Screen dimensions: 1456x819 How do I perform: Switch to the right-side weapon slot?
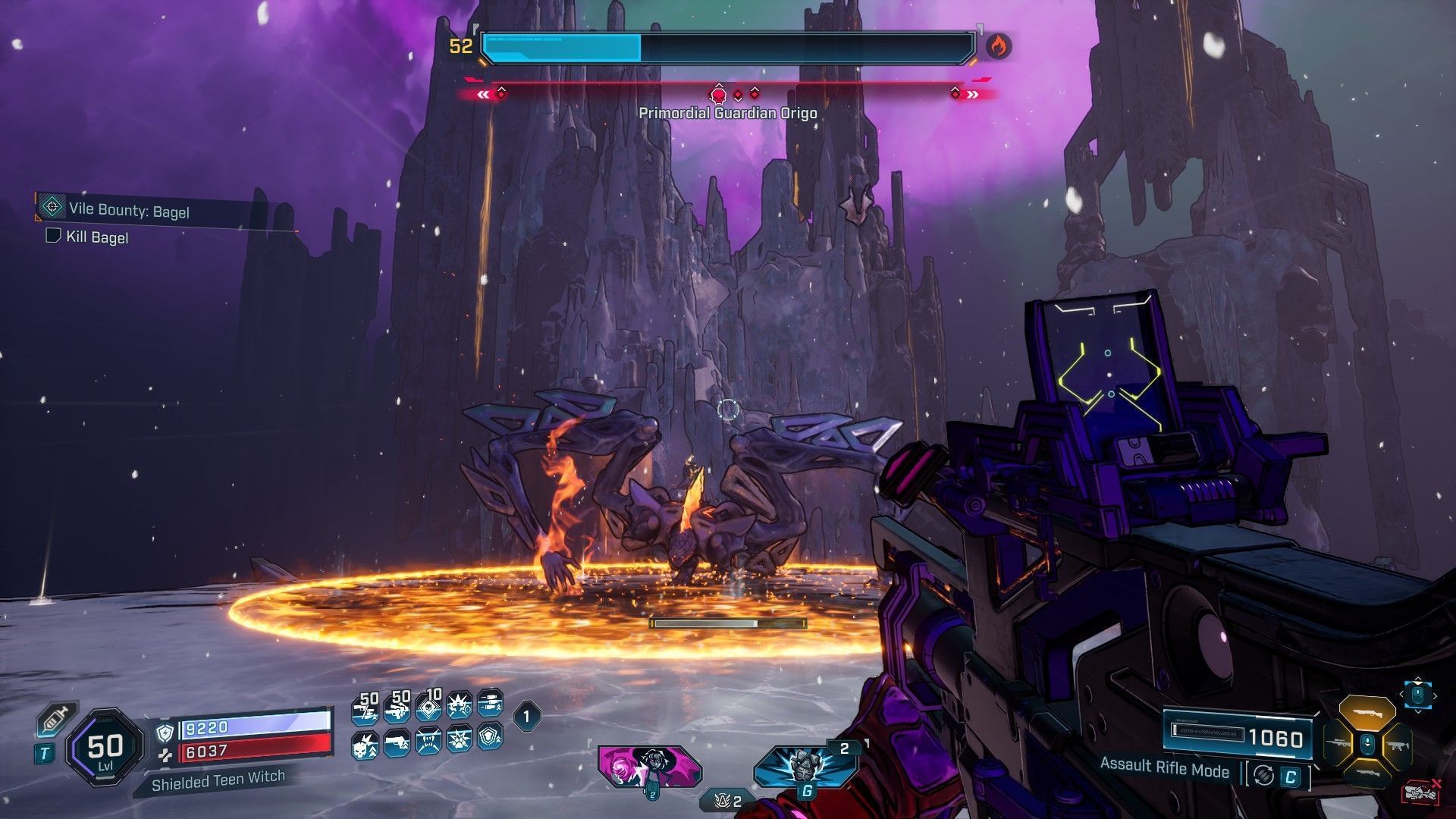(x=1397, y=745)
